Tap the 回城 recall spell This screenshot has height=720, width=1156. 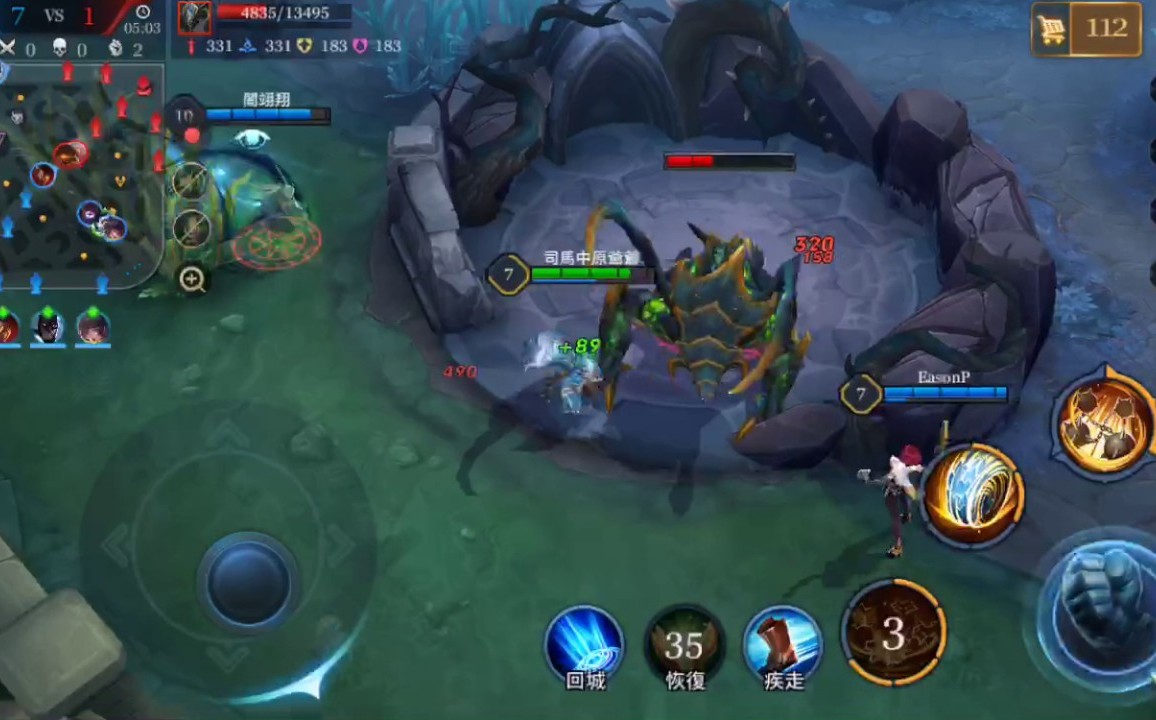584,645
